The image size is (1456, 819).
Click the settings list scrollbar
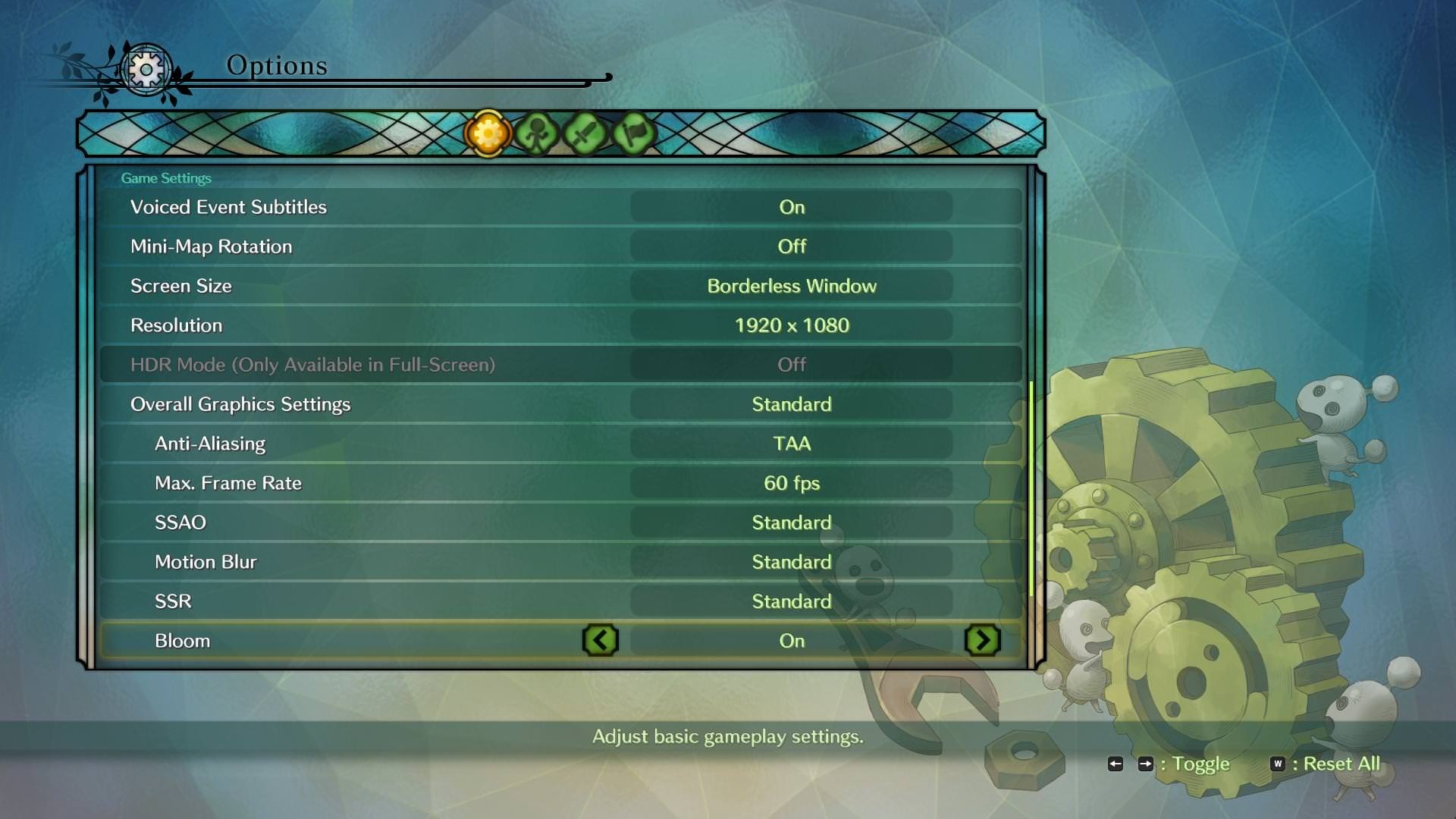tap(1031, 489)
